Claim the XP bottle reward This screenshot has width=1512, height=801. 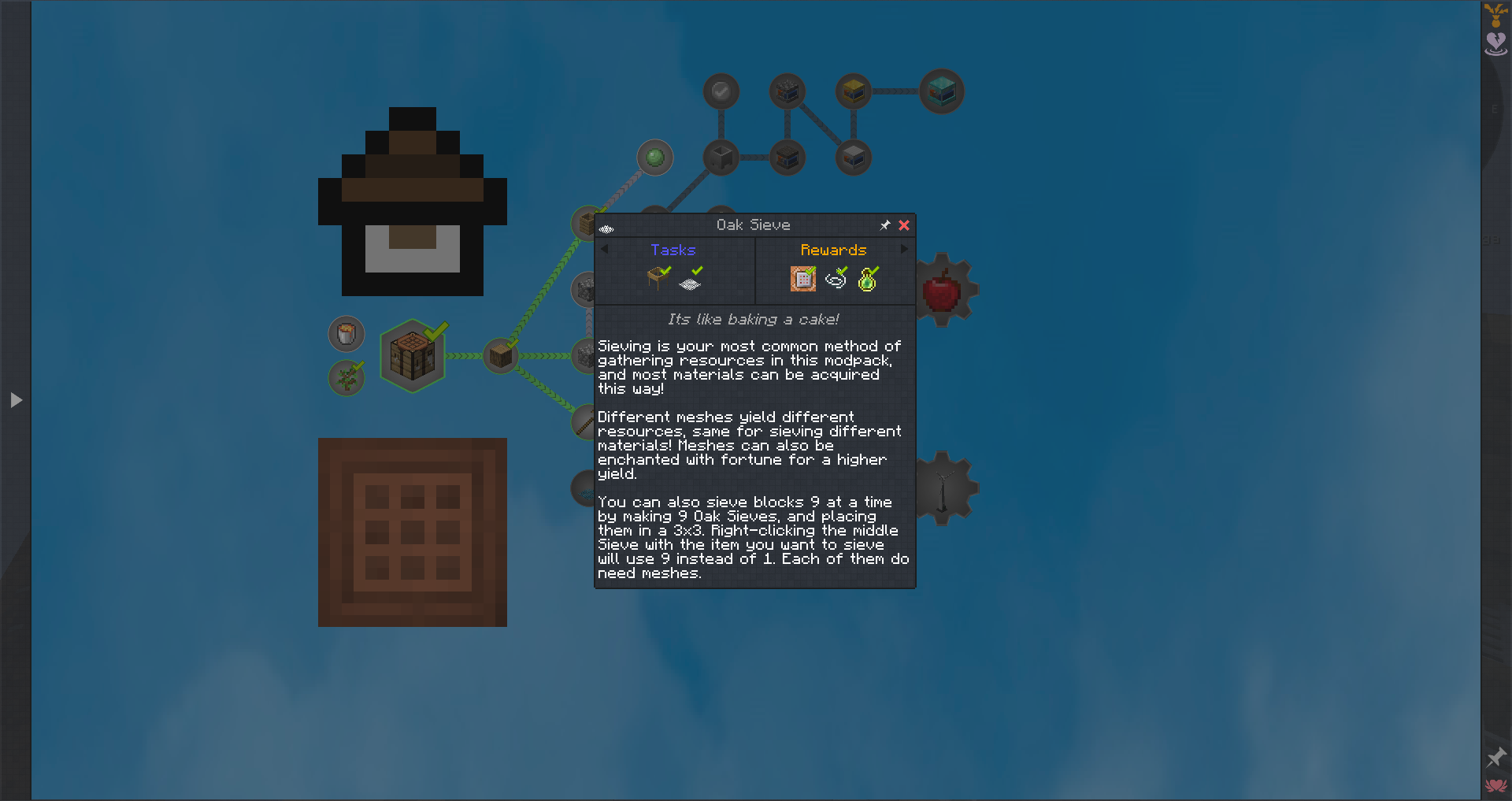867,278
